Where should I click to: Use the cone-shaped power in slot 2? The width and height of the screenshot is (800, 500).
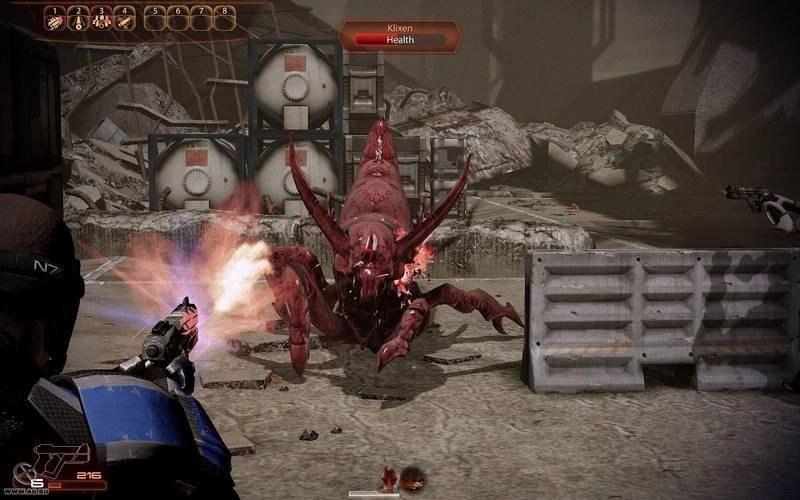(78, 18)
